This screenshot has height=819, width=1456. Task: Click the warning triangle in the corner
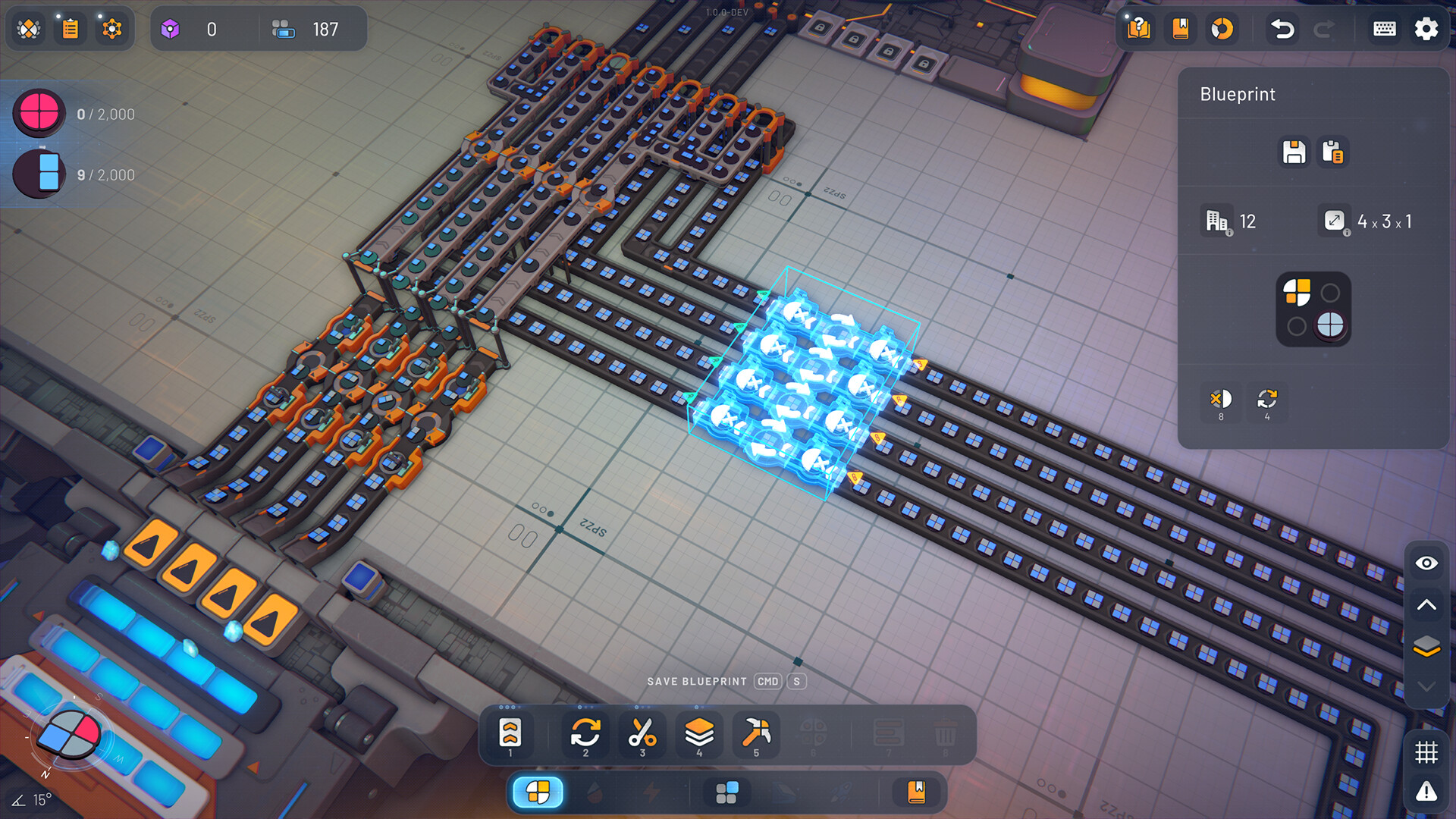coord(1426,791)
